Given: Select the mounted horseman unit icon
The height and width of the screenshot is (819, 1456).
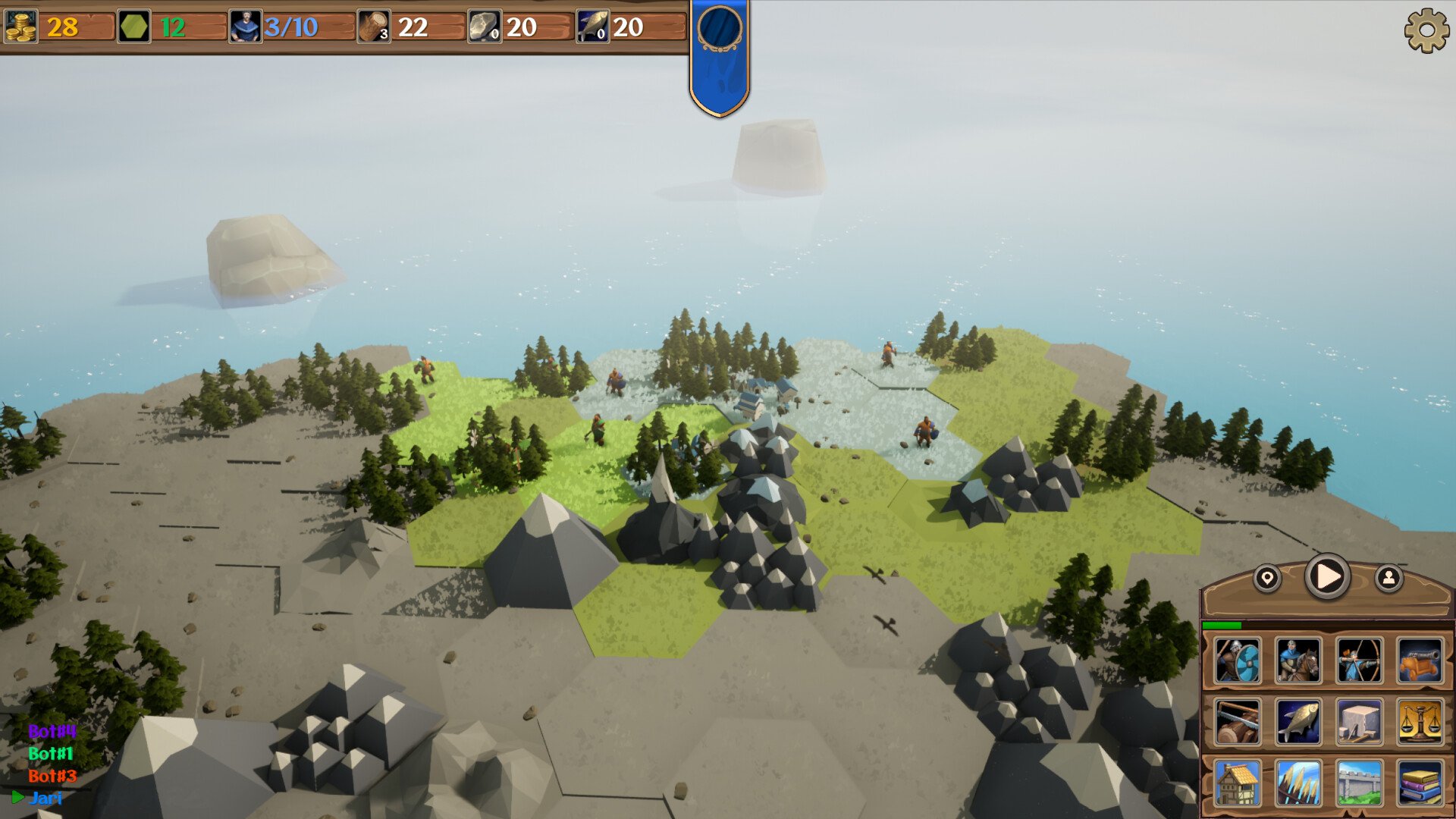Looking at the screenshot, I should click(1298, 661).
